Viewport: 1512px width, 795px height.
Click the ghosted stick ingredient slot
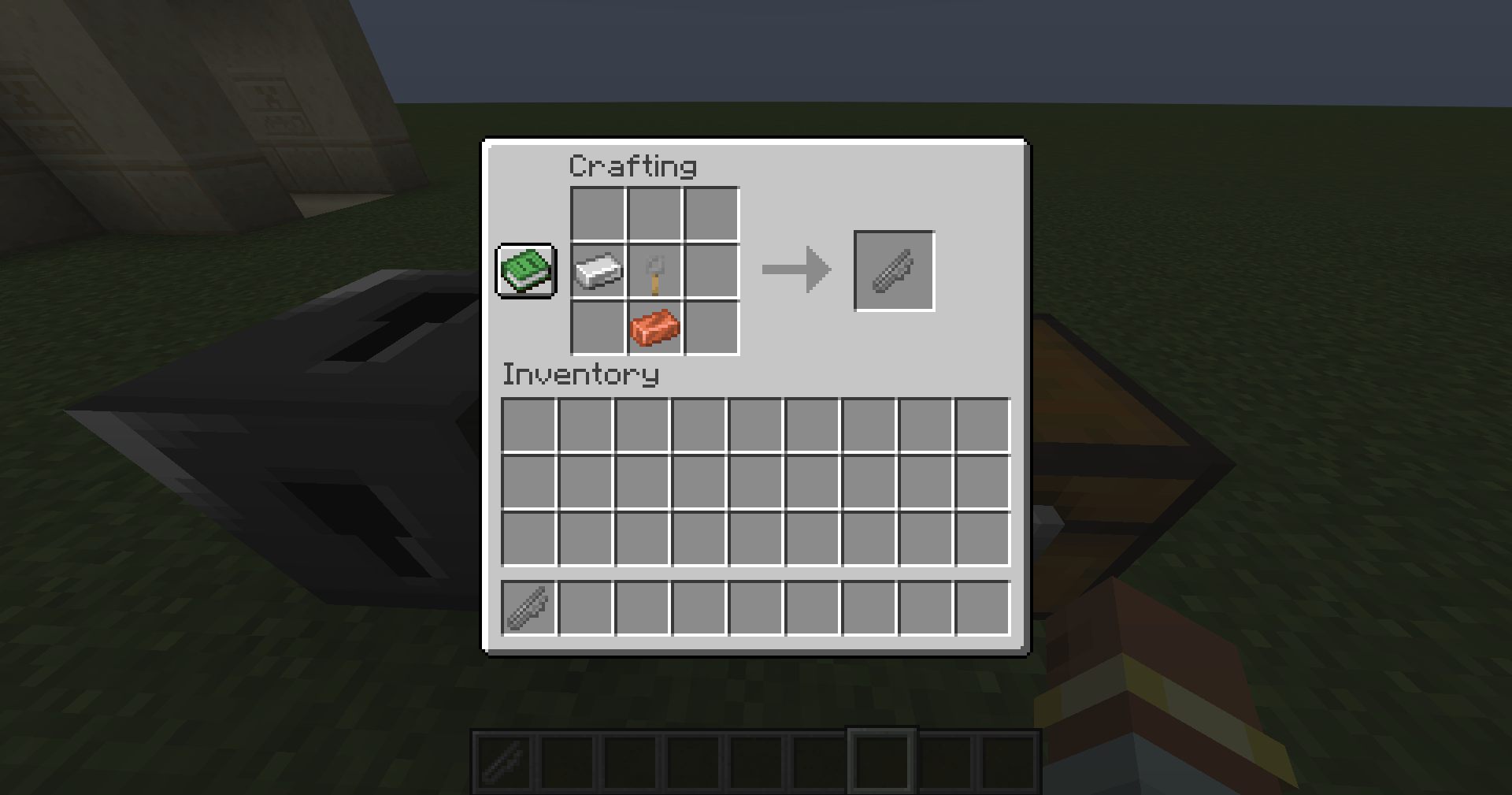click(x=654, y=271)
